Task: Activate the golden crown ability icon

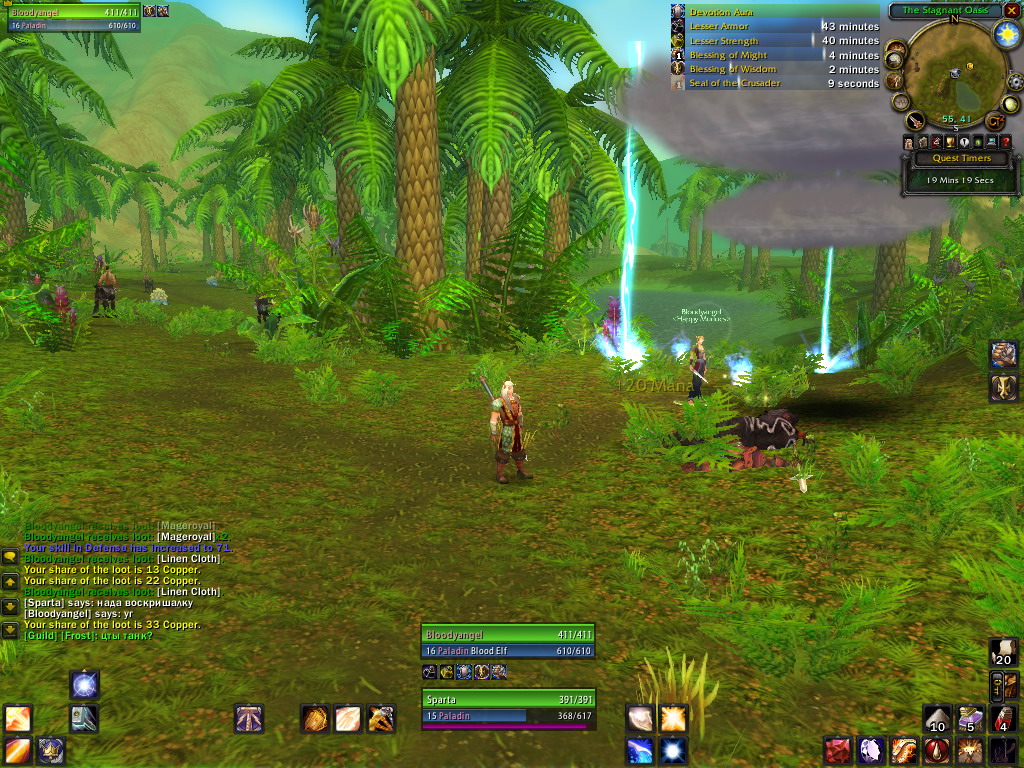Action: [51, 749]
